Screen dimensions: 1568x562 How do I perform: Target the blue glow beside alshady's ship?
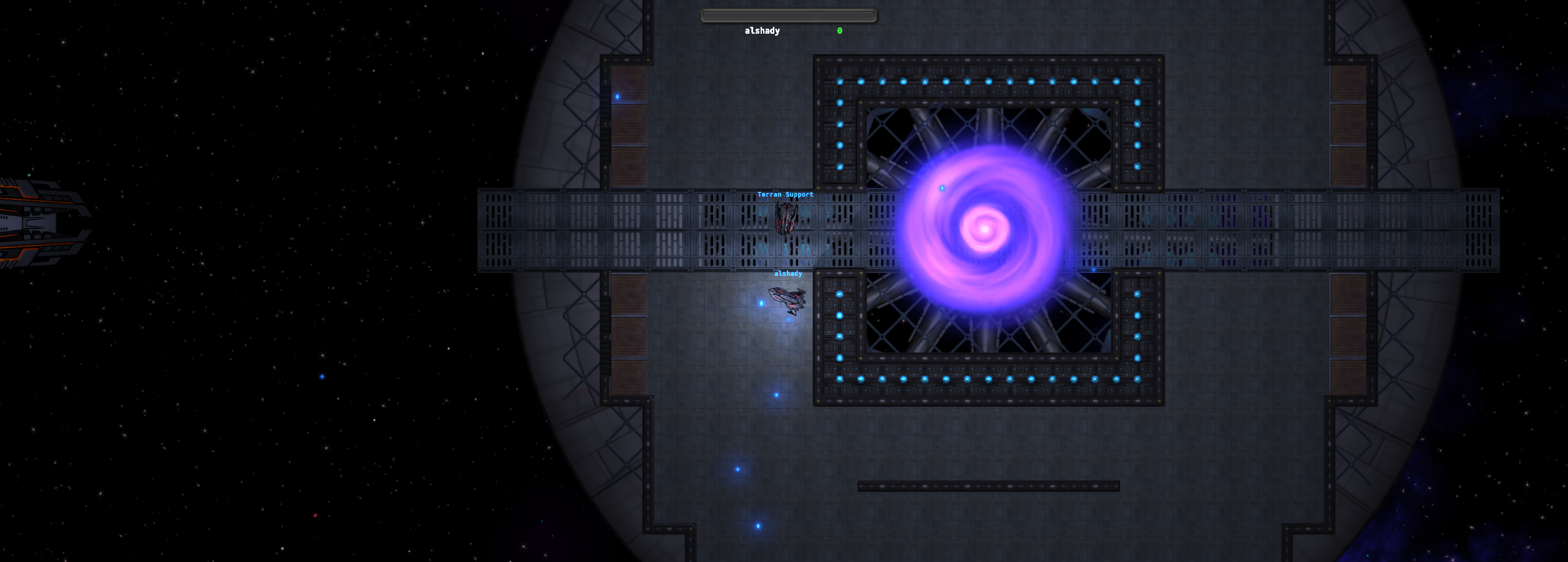click(x=761, y=302)
